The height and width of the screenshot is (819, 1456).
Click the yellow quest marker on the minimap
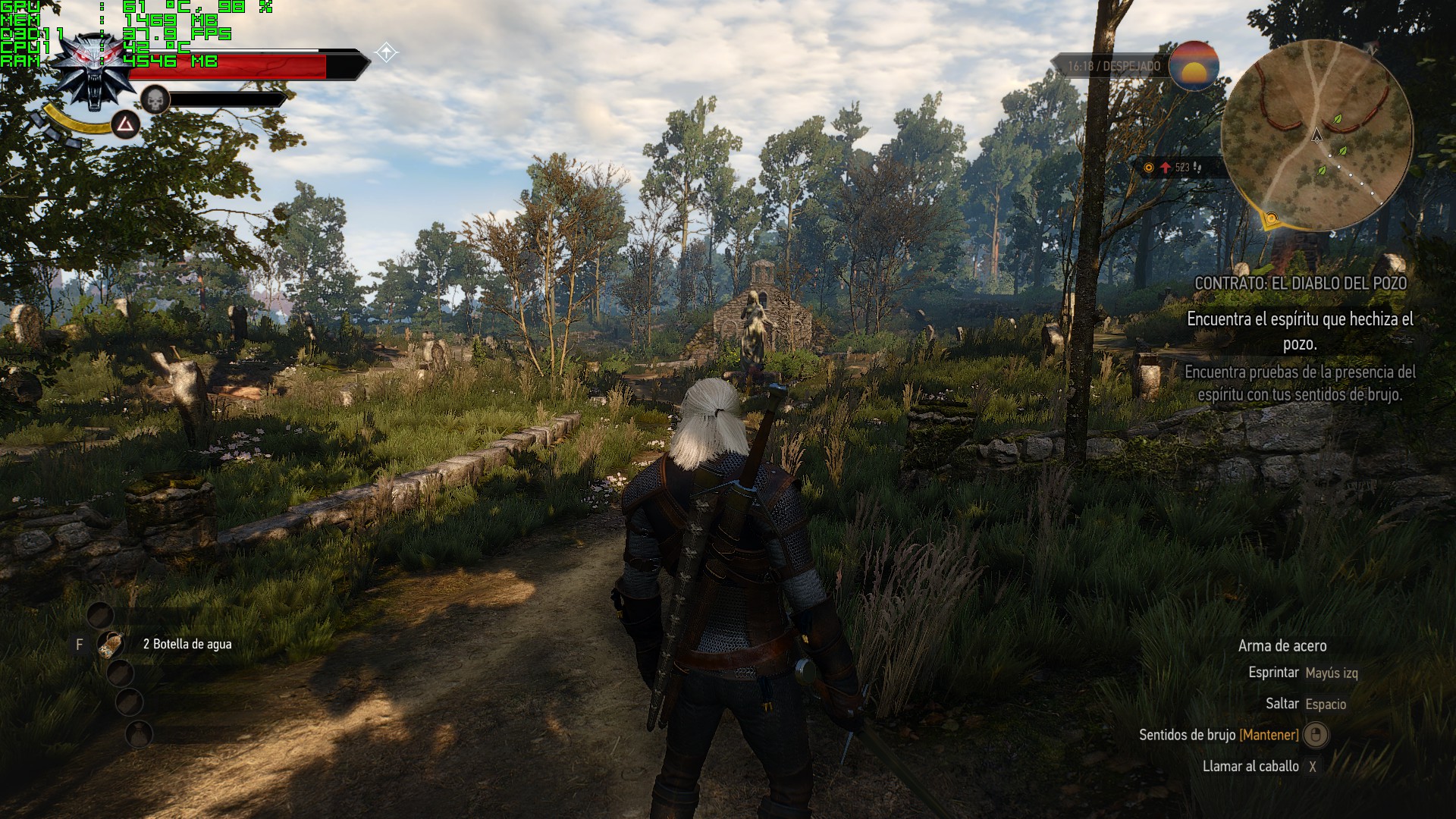pyautogui.click(x=1271, y=220)
